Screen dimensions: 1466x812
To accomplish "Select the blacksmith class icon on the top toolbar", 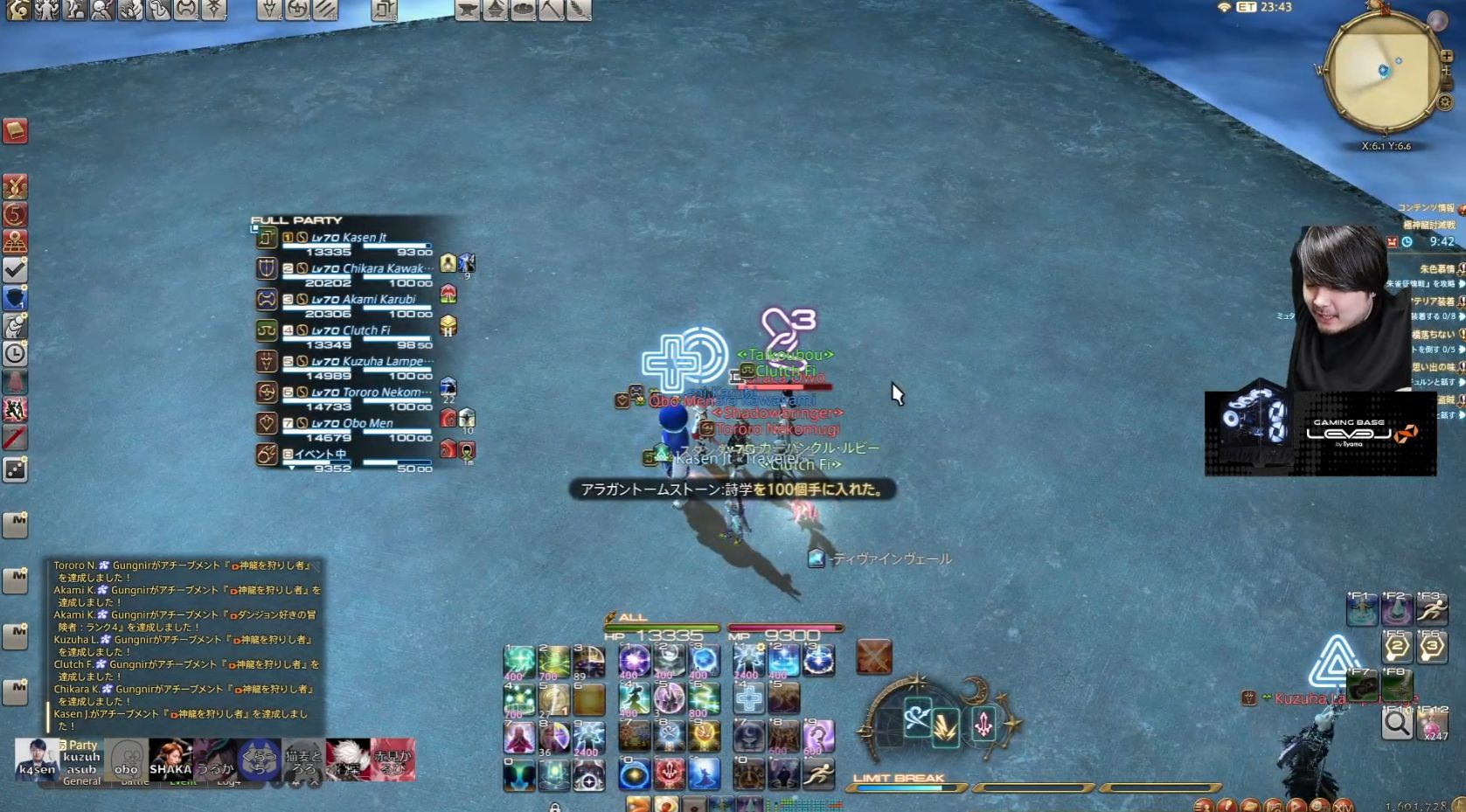I will coord(468,10).
